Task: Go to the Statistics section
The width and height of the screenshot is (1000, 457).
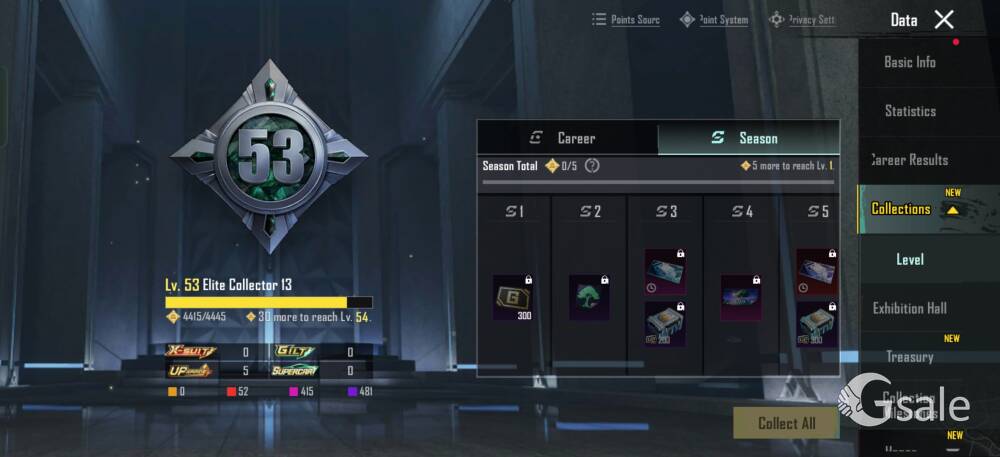Action: 910,111
